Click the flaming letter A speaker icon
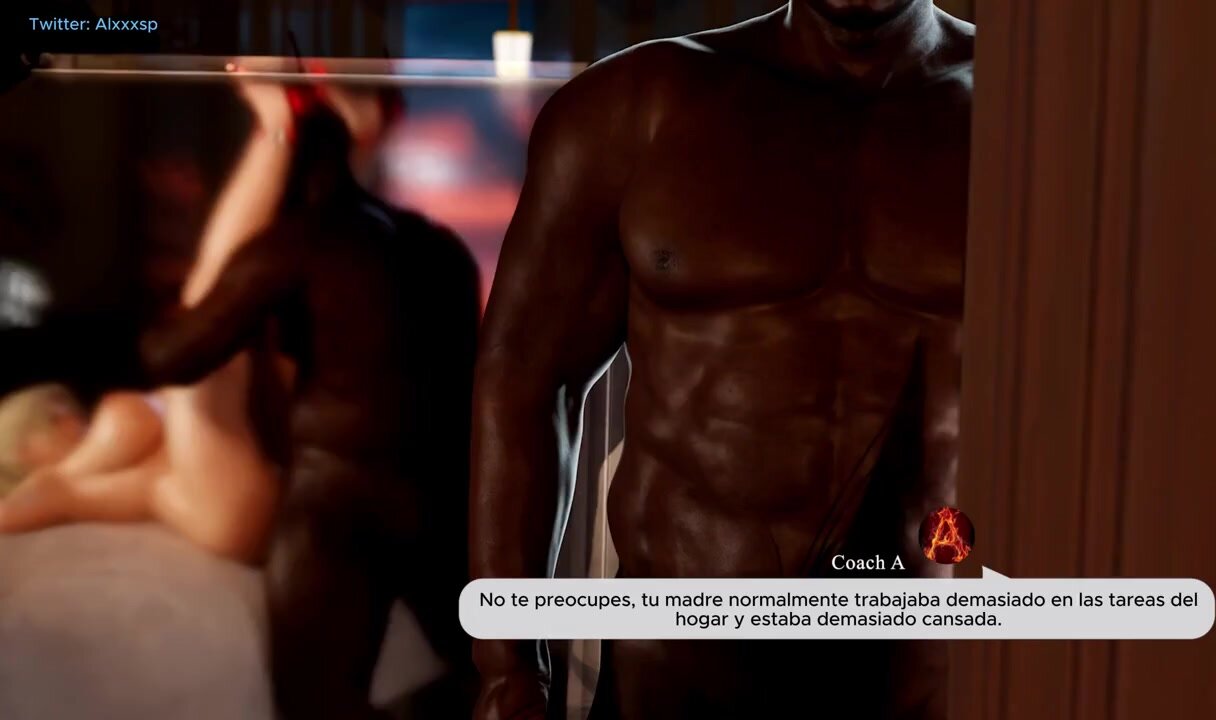Screen dimensions: 1216x720 (x=945, y=535)
